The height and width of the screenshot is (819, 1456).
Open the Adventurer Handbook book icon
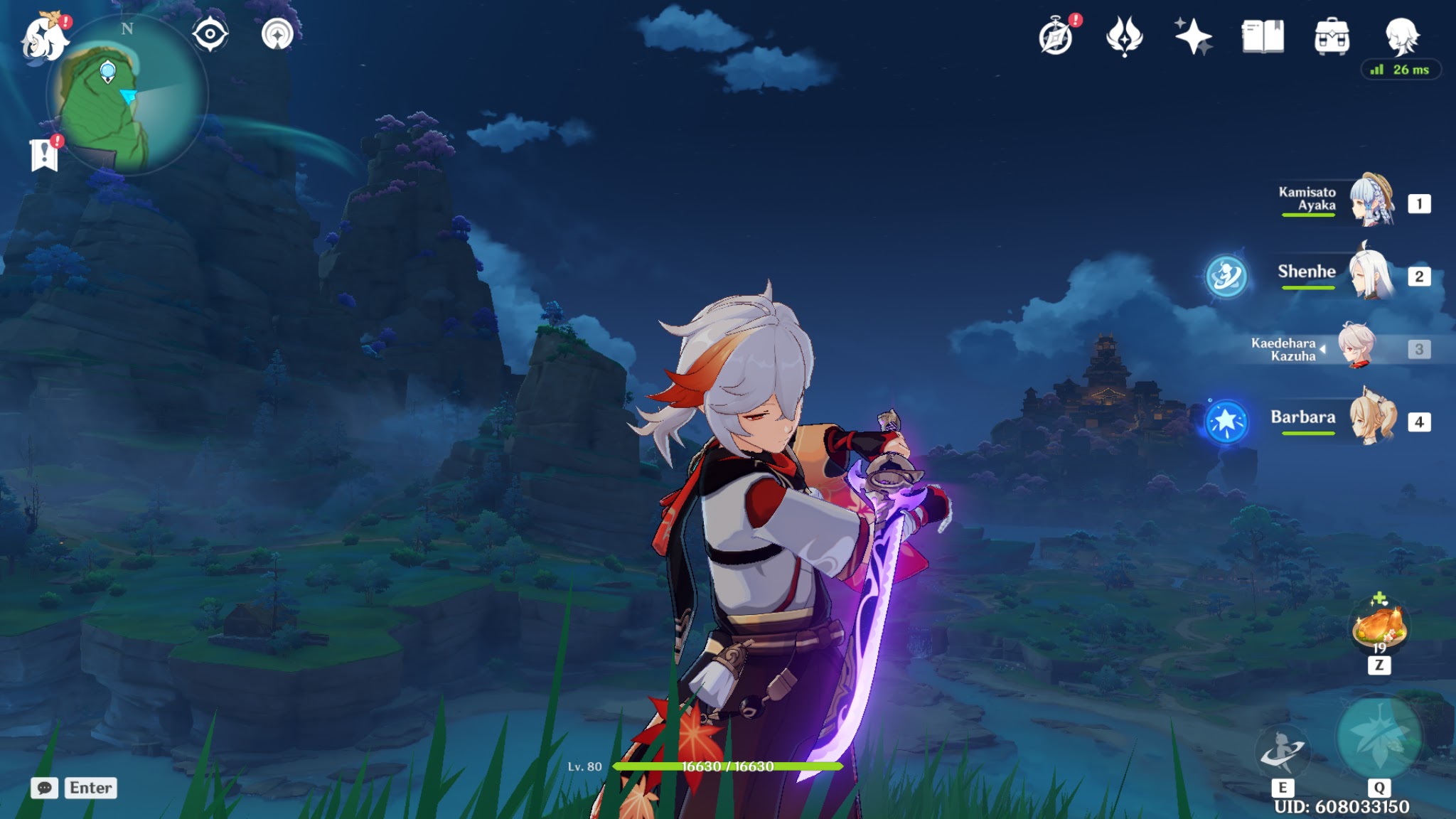pos(1263,37)
